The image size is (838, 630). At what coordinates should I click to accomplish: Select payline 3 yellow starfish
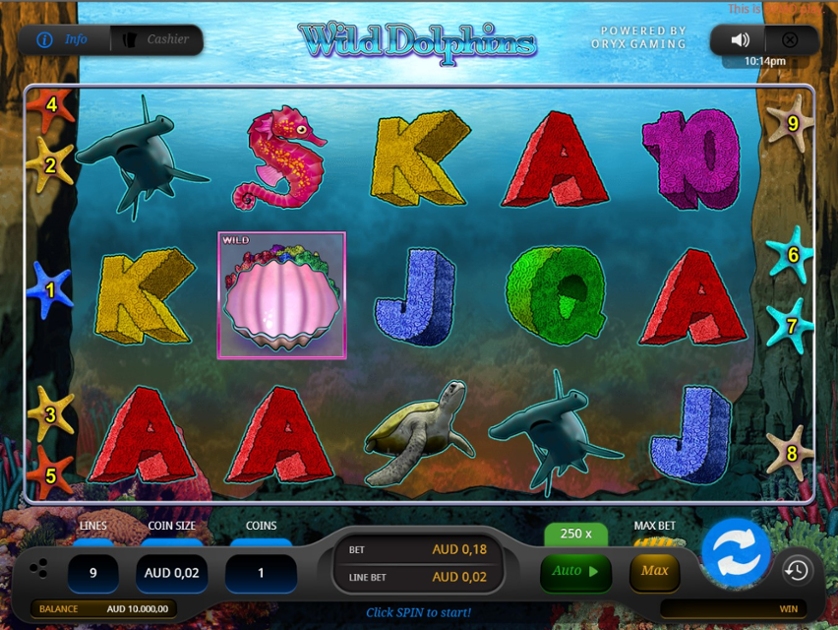coord(50,412)
